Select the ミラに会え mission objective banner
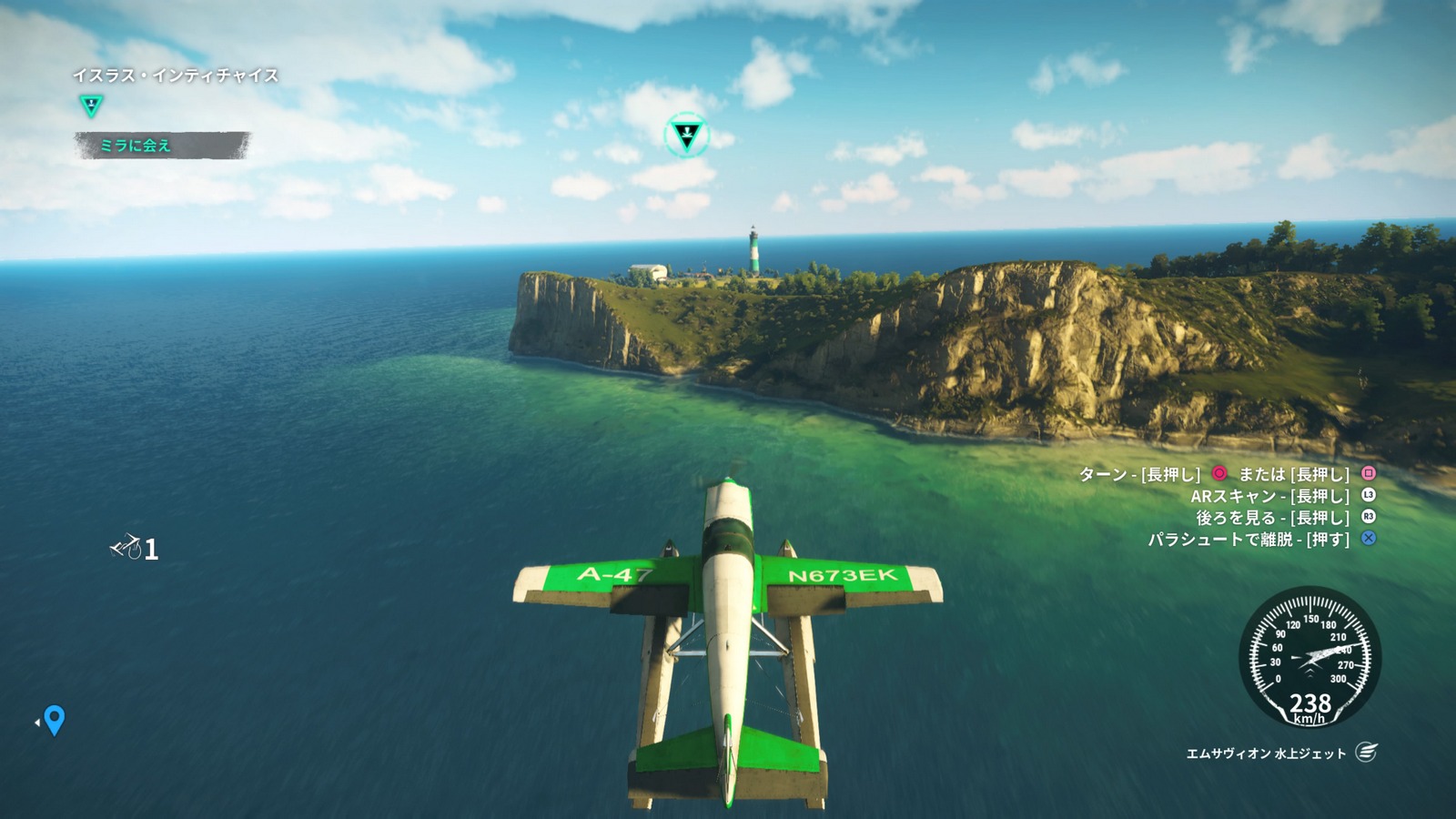This screenshot has width=1456, height=819. pyautogui.click(x=161, y=146)
